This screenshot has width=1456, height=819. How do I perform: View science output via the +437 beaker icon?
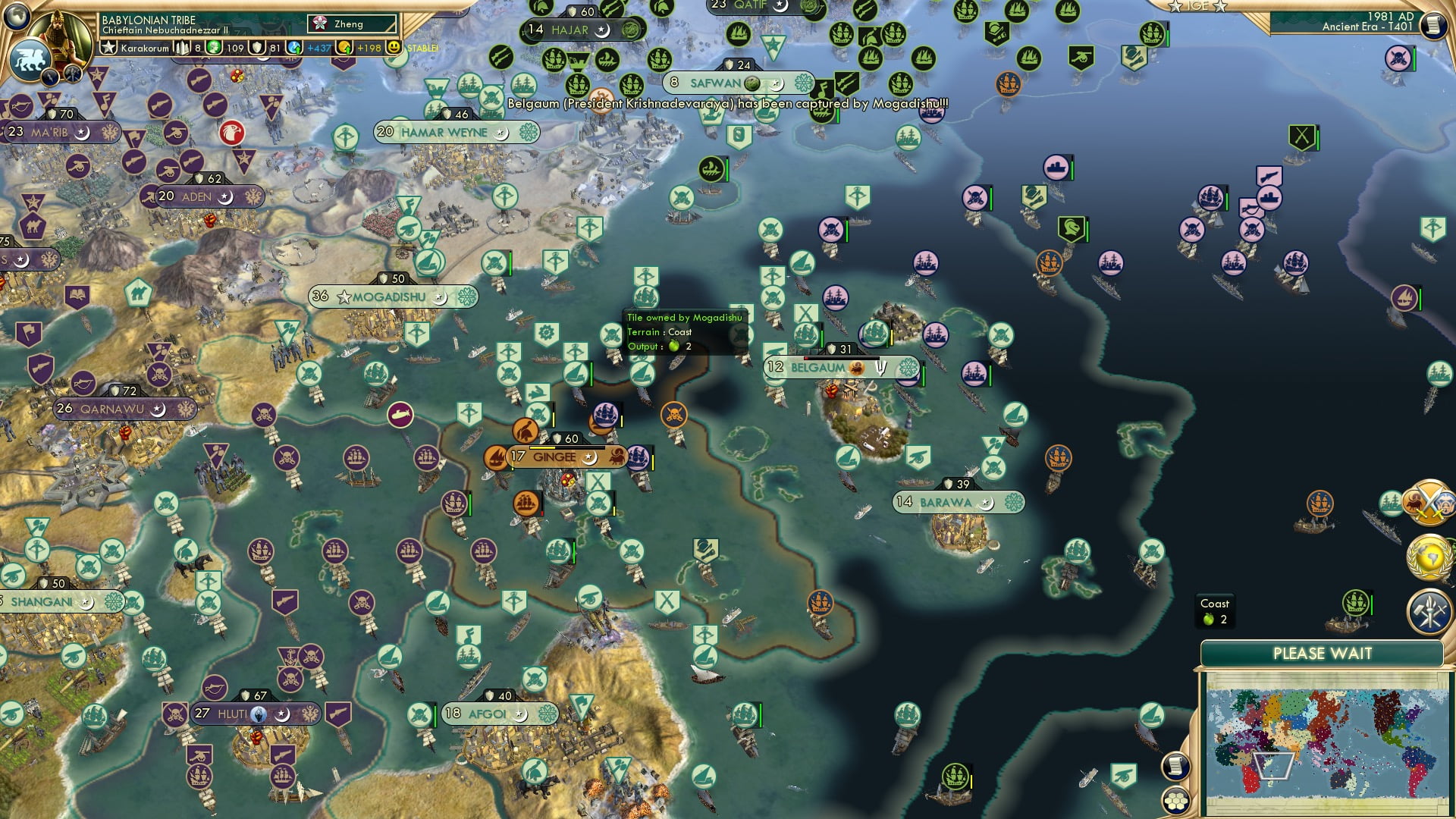[294, 47]
